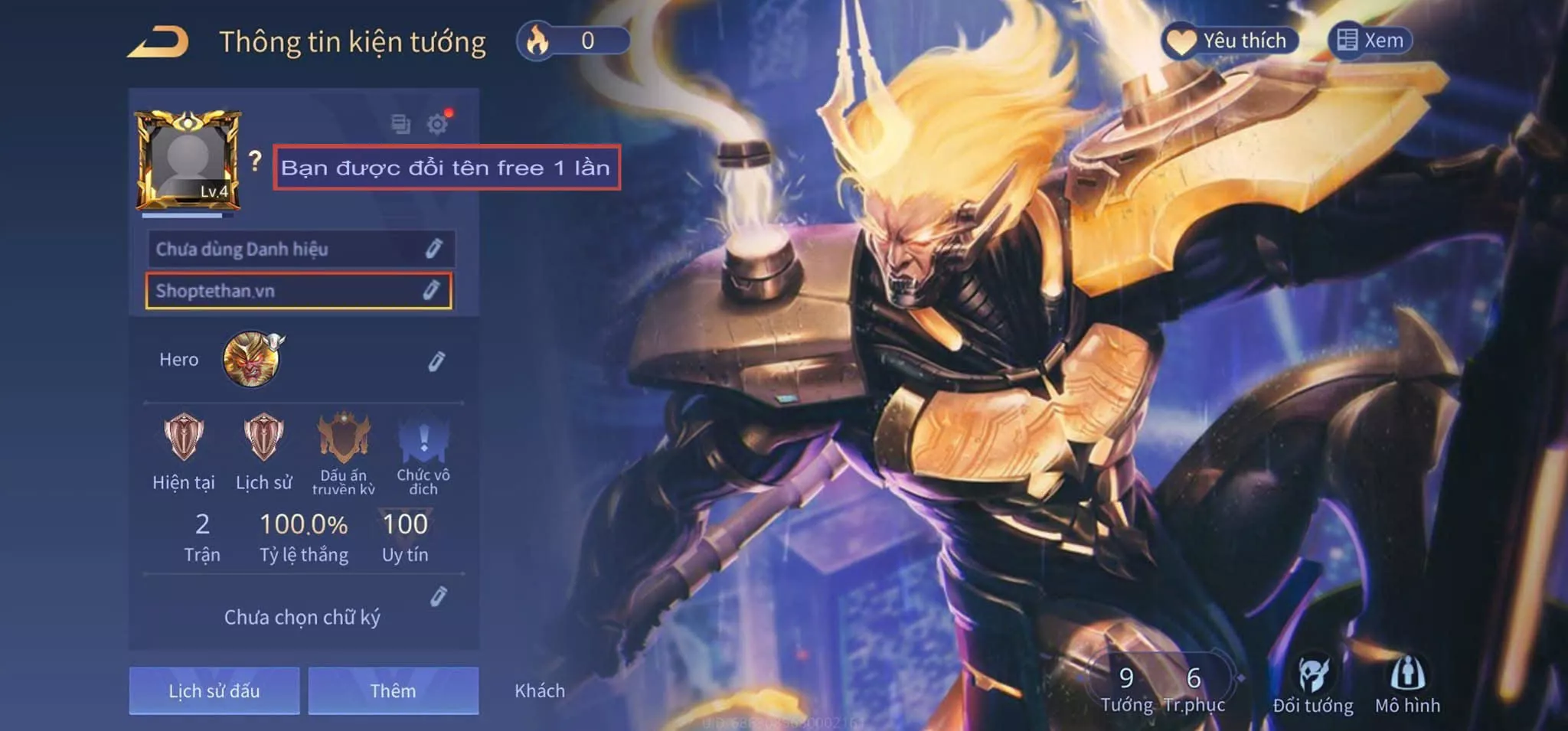Image resolution: width=1568 pixels, height=731 pixels.
Task: Open the Mô hình model button
Action: pos(1407,686)
